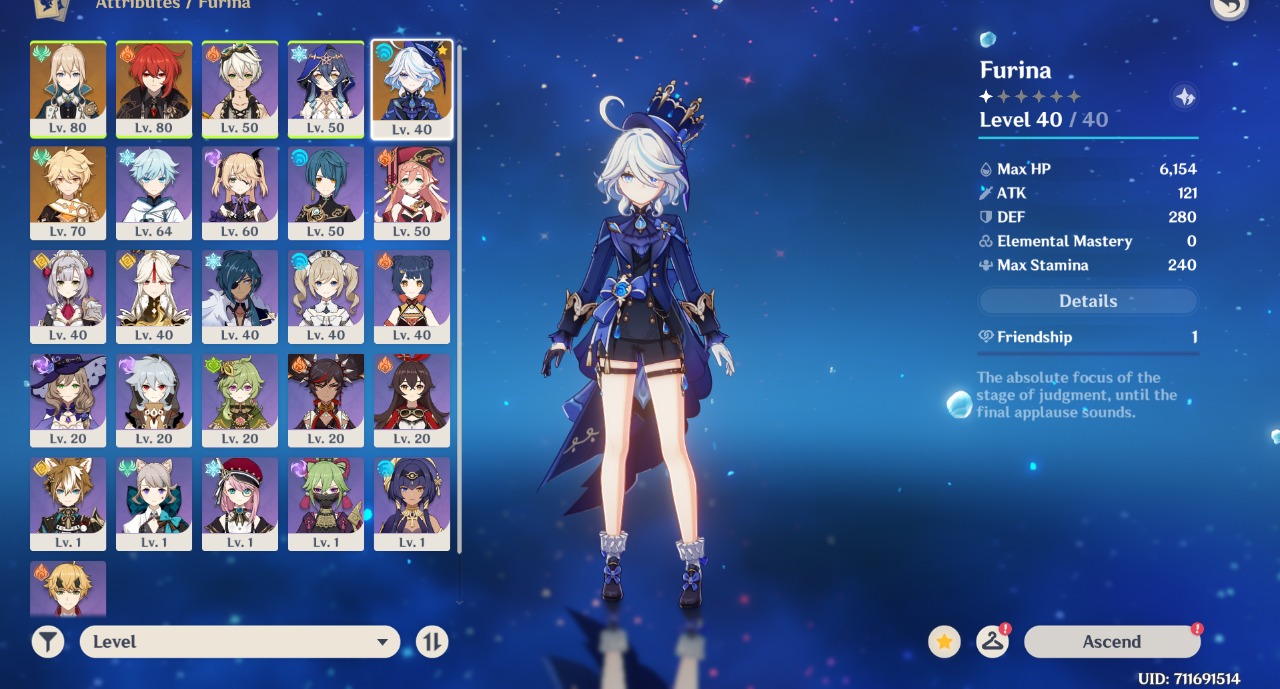Image resolution: width=1280 pixels, height=689 pixels.
Task: Click the Ascend button
Action: (1111, 642)
